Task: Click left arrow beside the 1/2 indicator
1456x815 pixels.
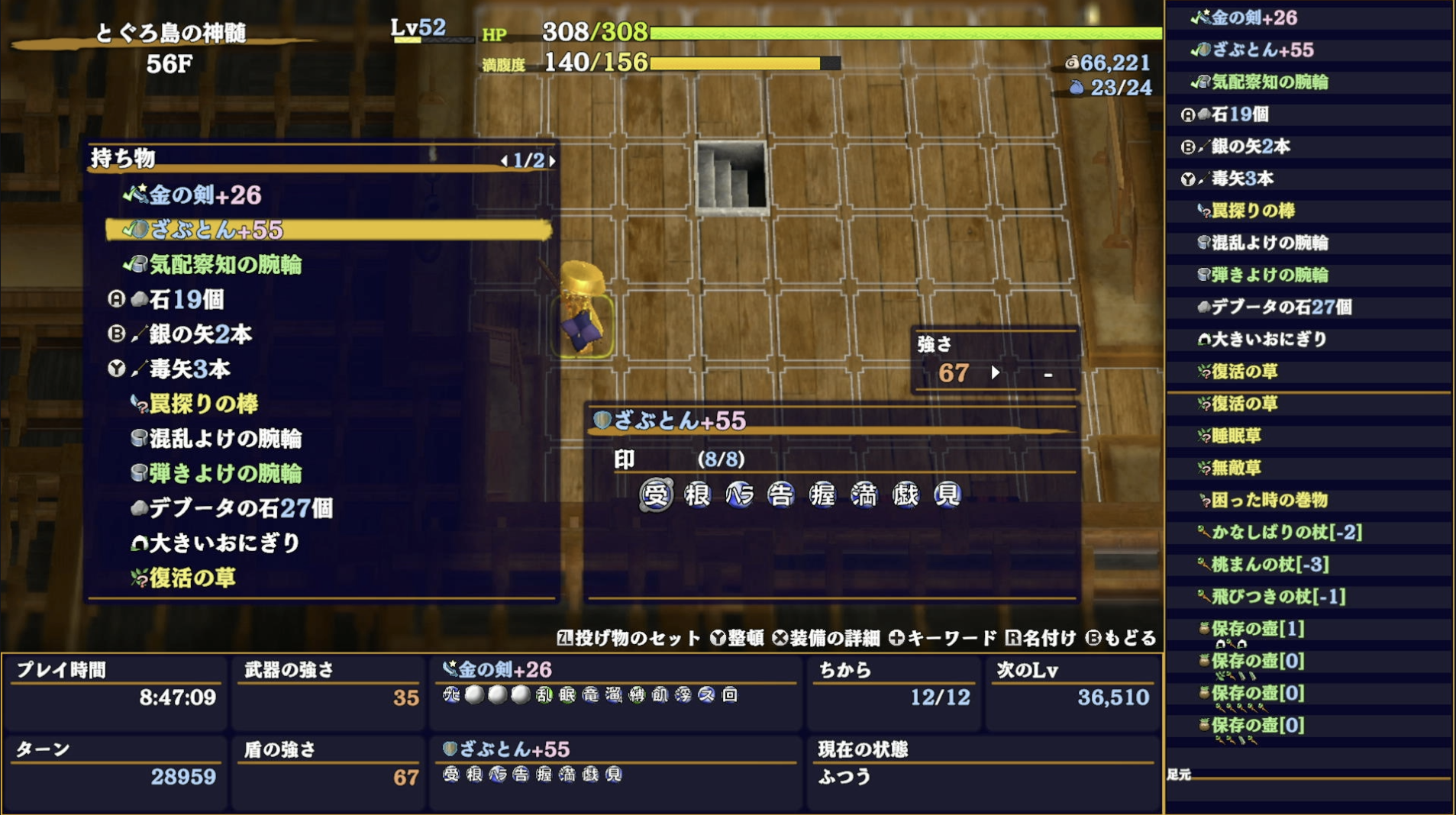Action: [505, 162]
